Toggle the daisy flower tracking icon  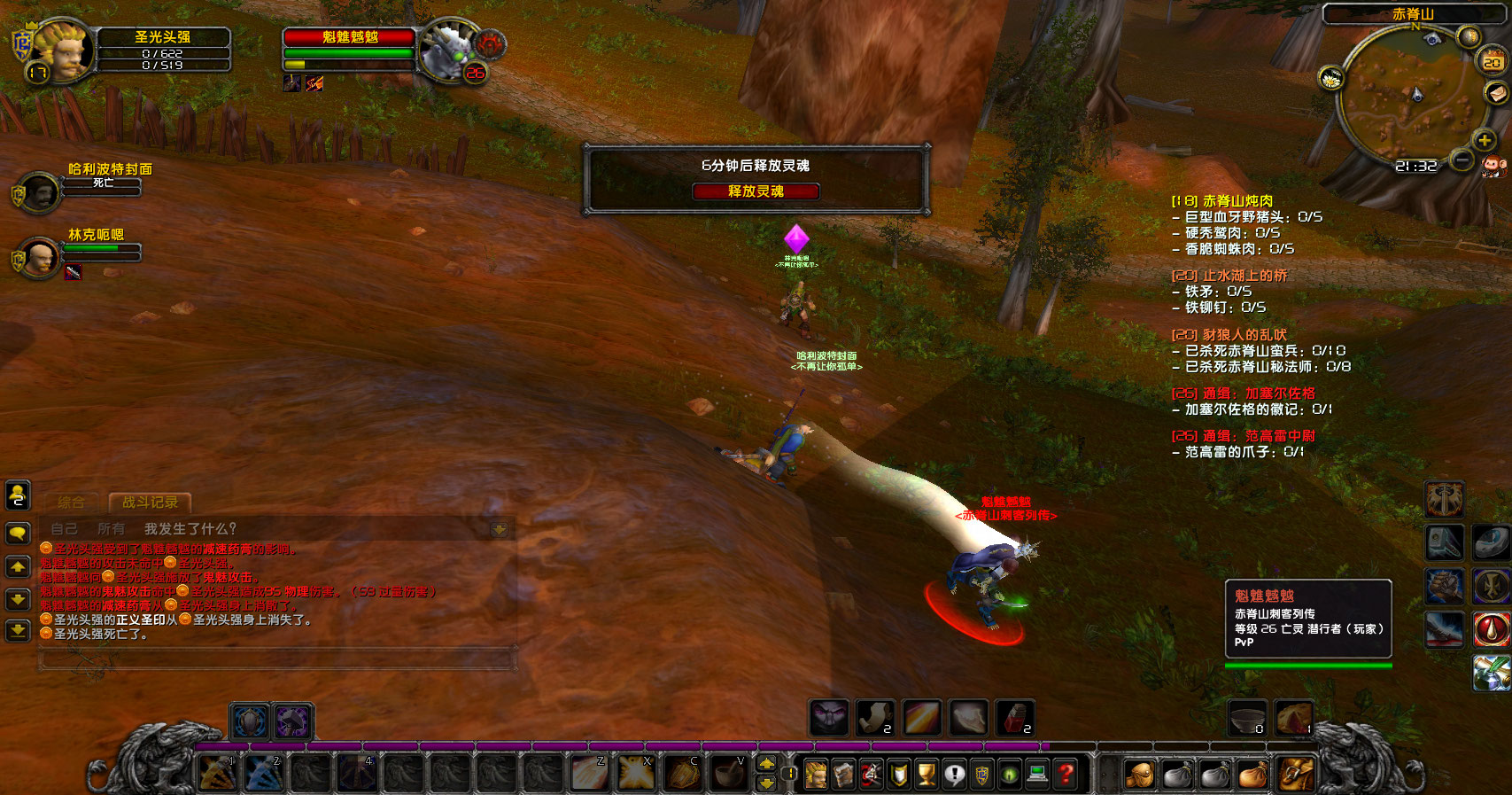click(x=1330, y=79)
